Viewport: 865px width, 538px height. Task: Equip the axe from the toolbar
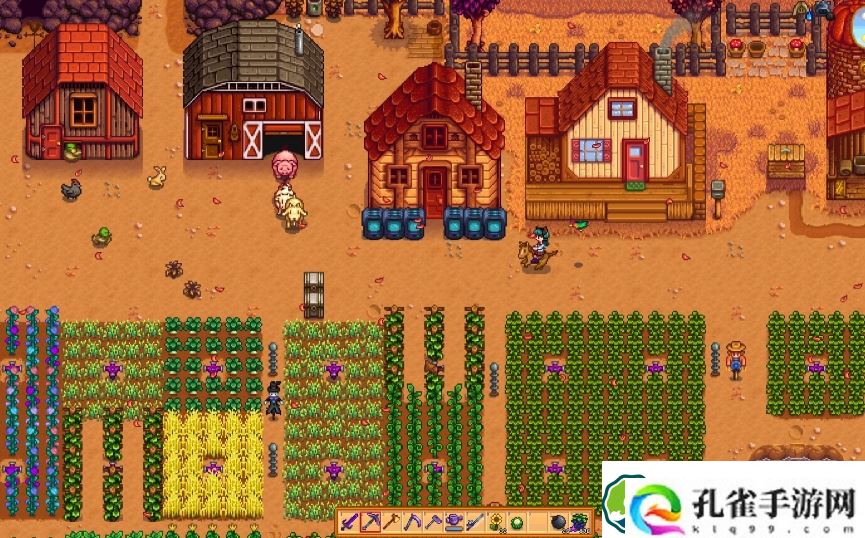pyautogui.click(x=390, y=522)
